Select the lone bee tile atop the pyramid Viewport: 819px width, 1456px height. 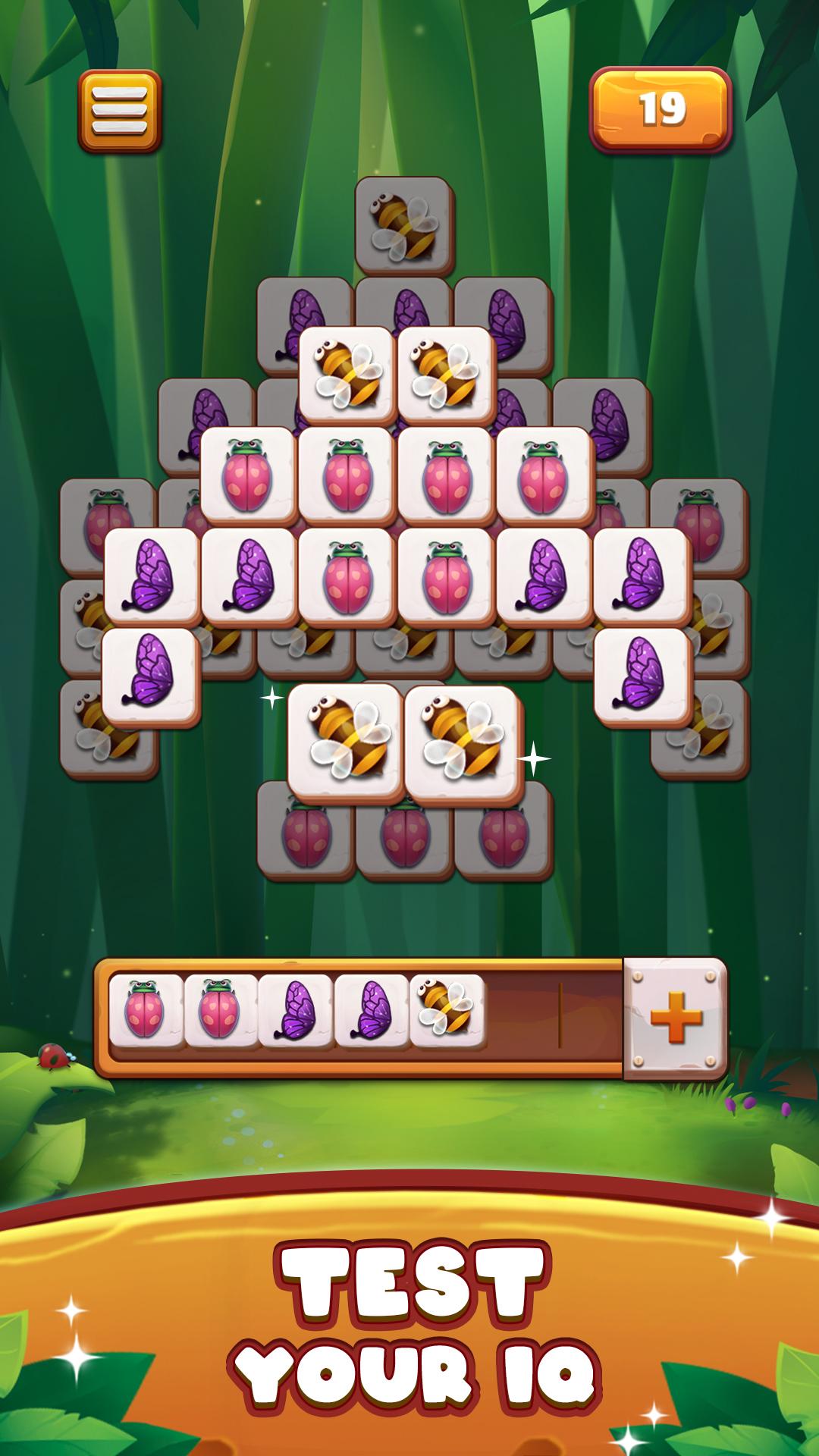point(404,224)
